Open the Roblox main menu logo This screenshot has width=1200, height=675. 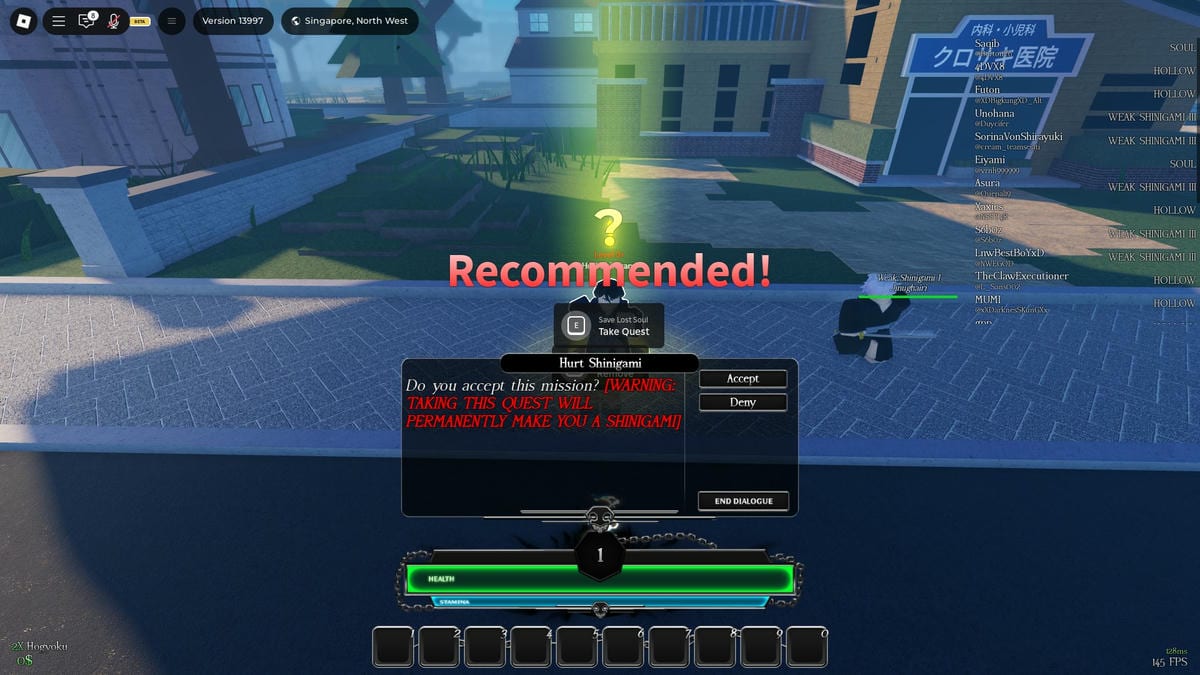pos(26,21)
